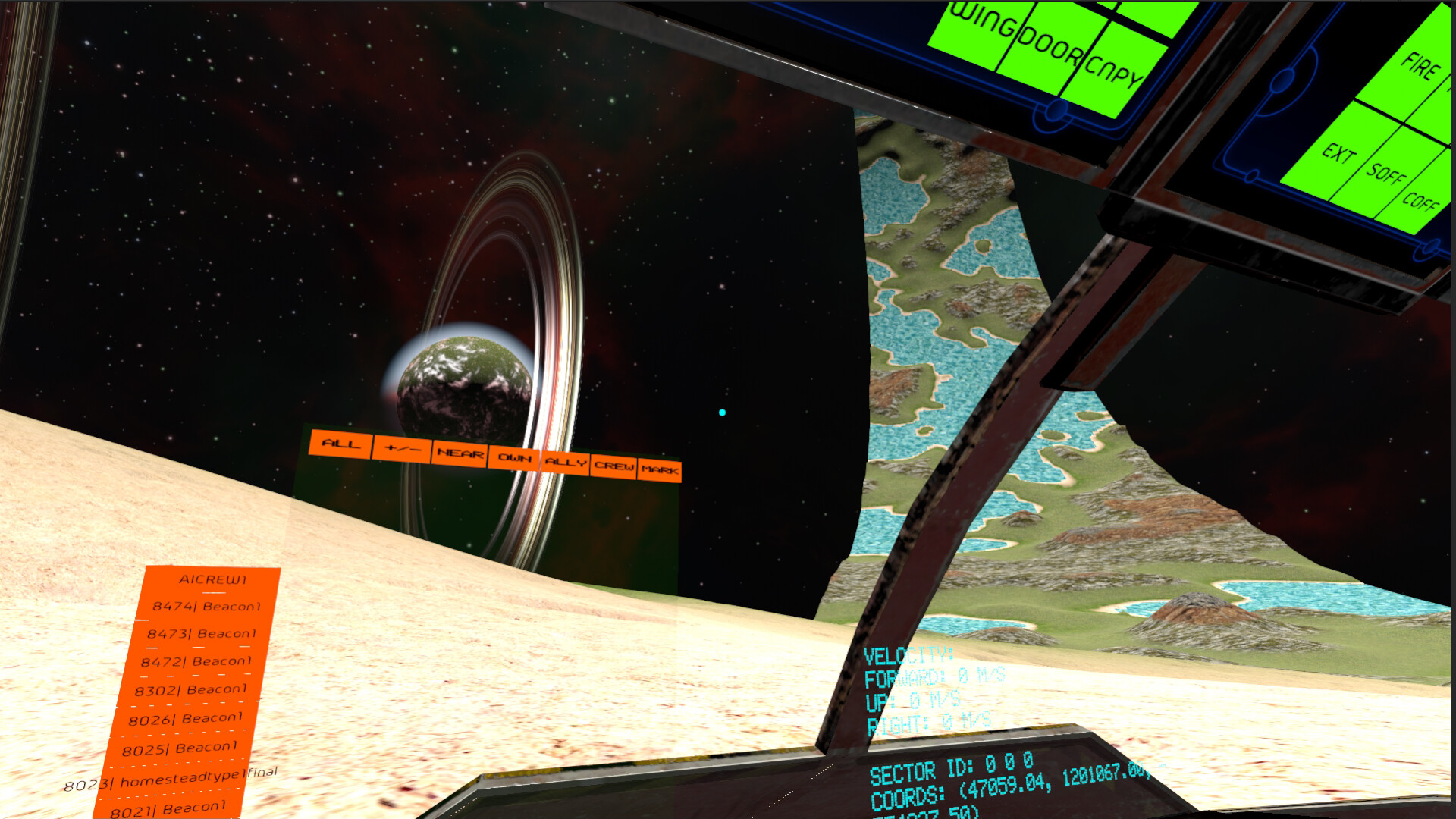This screenshot has height=819, width=1456.
Task: Click the cyan contact marker in space
Action: coord(721,413)
